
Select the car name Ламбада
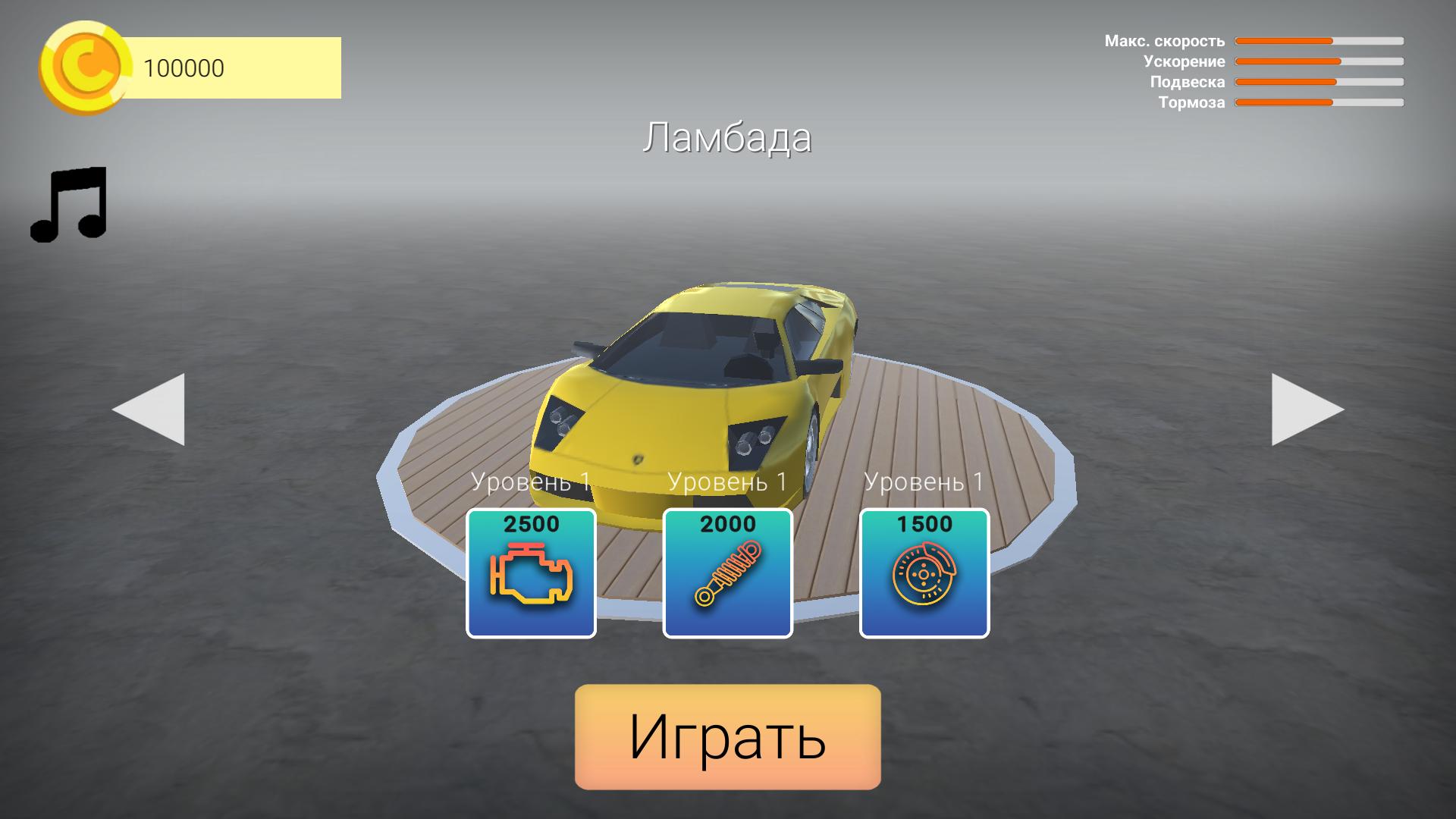pos(728,136)
